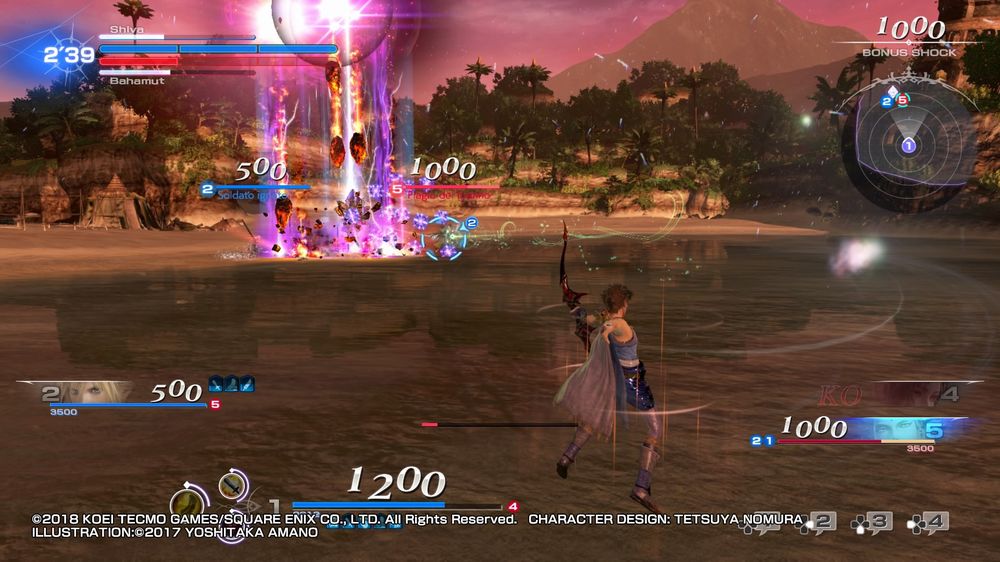Viewport: 1000px width, 562px height.
Task: Choose the chat preset 2 speech bubble
Action: pyautogui.click(x=817, y=521)
